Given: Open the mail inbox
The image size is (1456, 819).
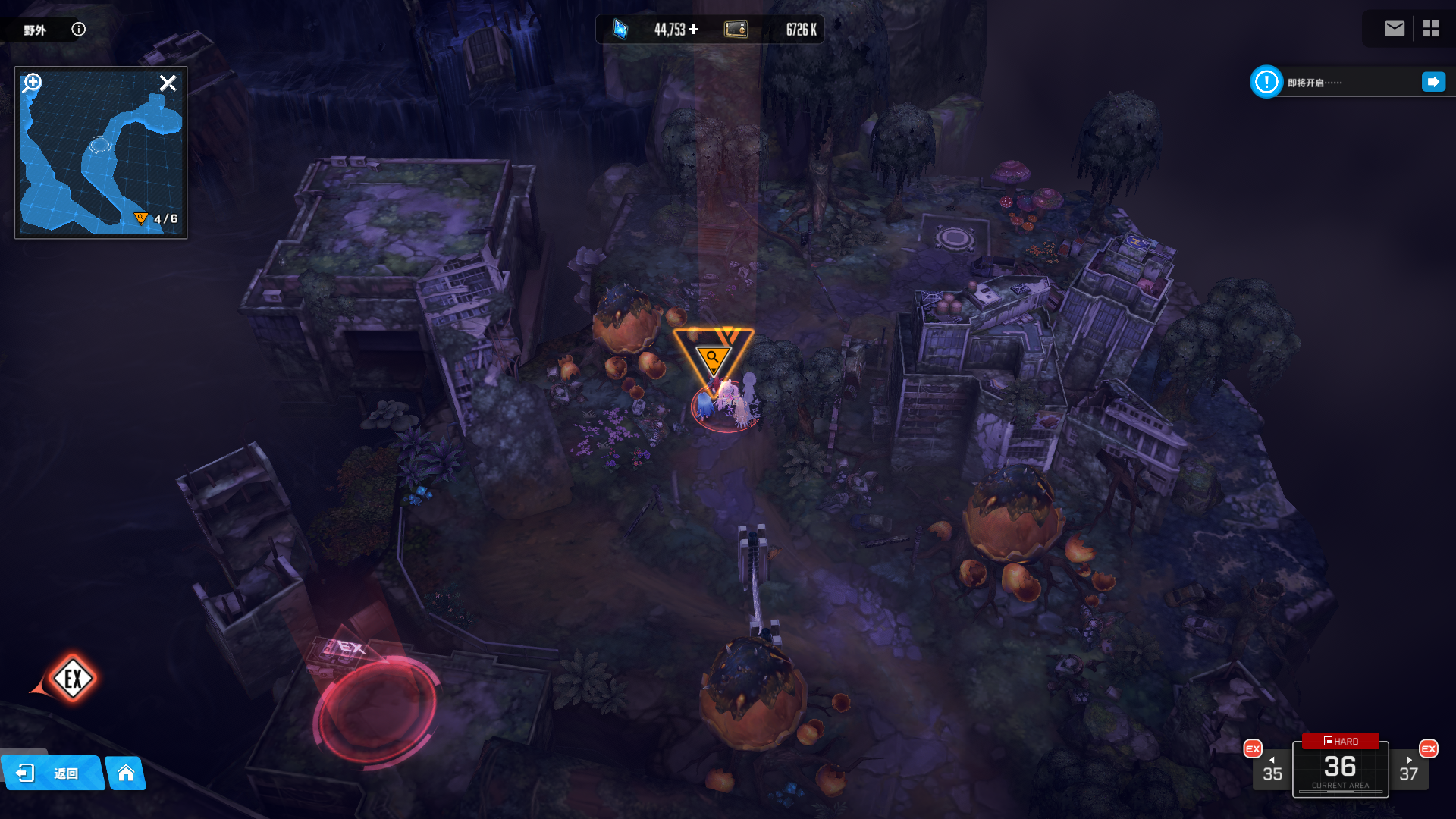Looking at the screenshot, I should (x=1395, y=29).
